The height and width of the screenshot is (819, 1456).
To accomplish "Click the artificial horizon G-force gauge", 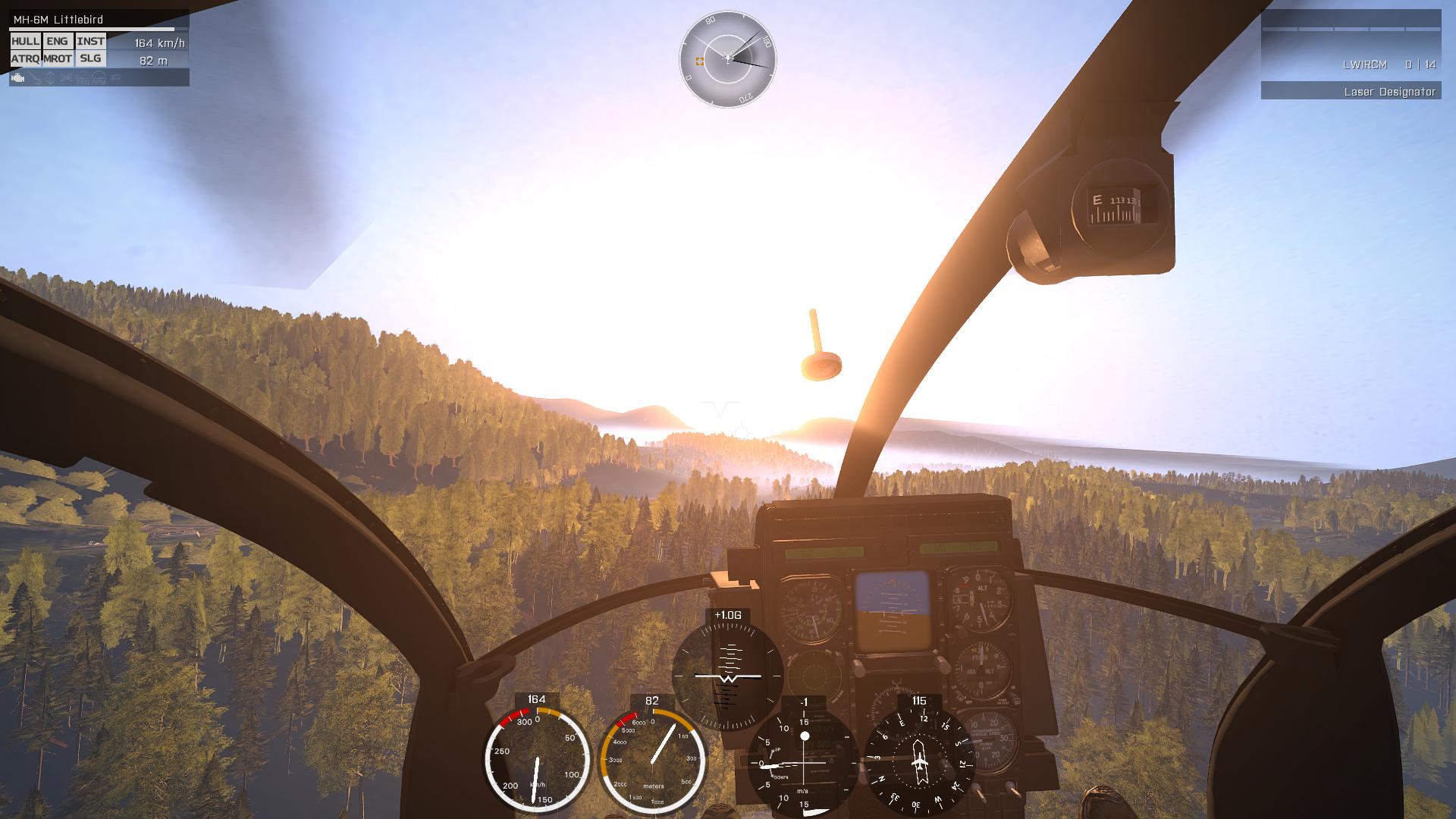I will pos(727,675).
